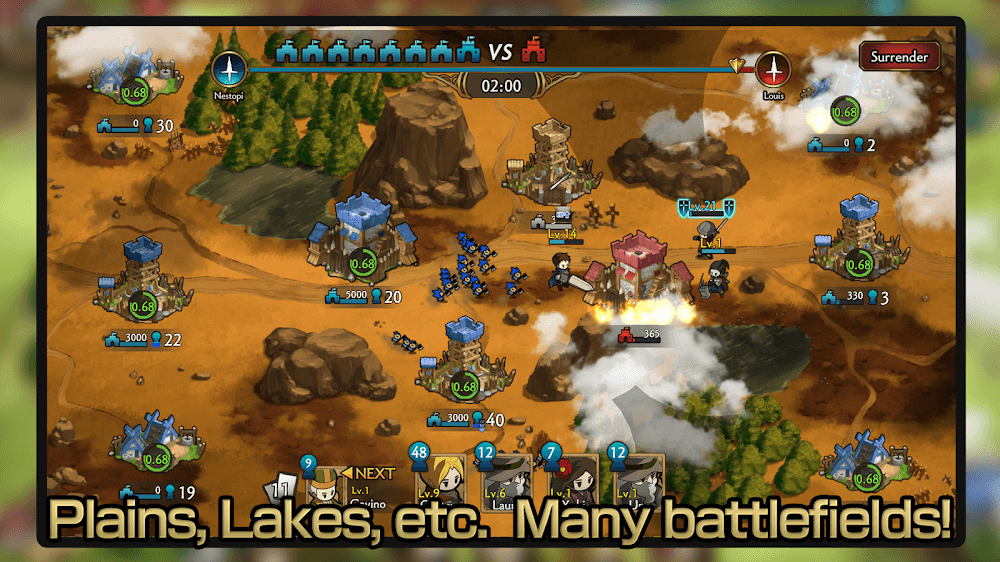Select the blue castle with 5000 strength
Screen dimensions: 1000x562
(x=361, y=238)
